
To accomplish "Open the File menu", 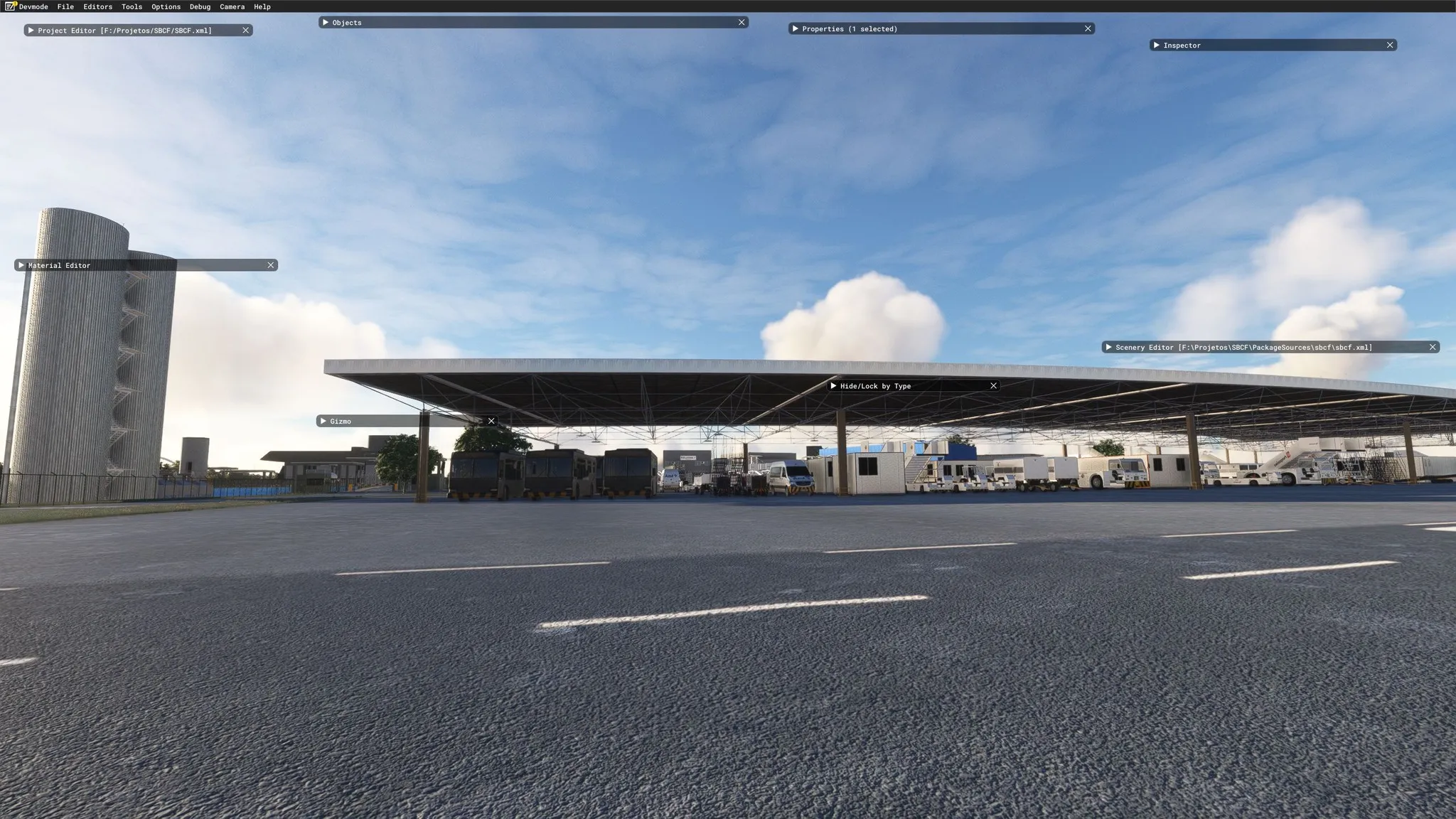I will (65, 6).
